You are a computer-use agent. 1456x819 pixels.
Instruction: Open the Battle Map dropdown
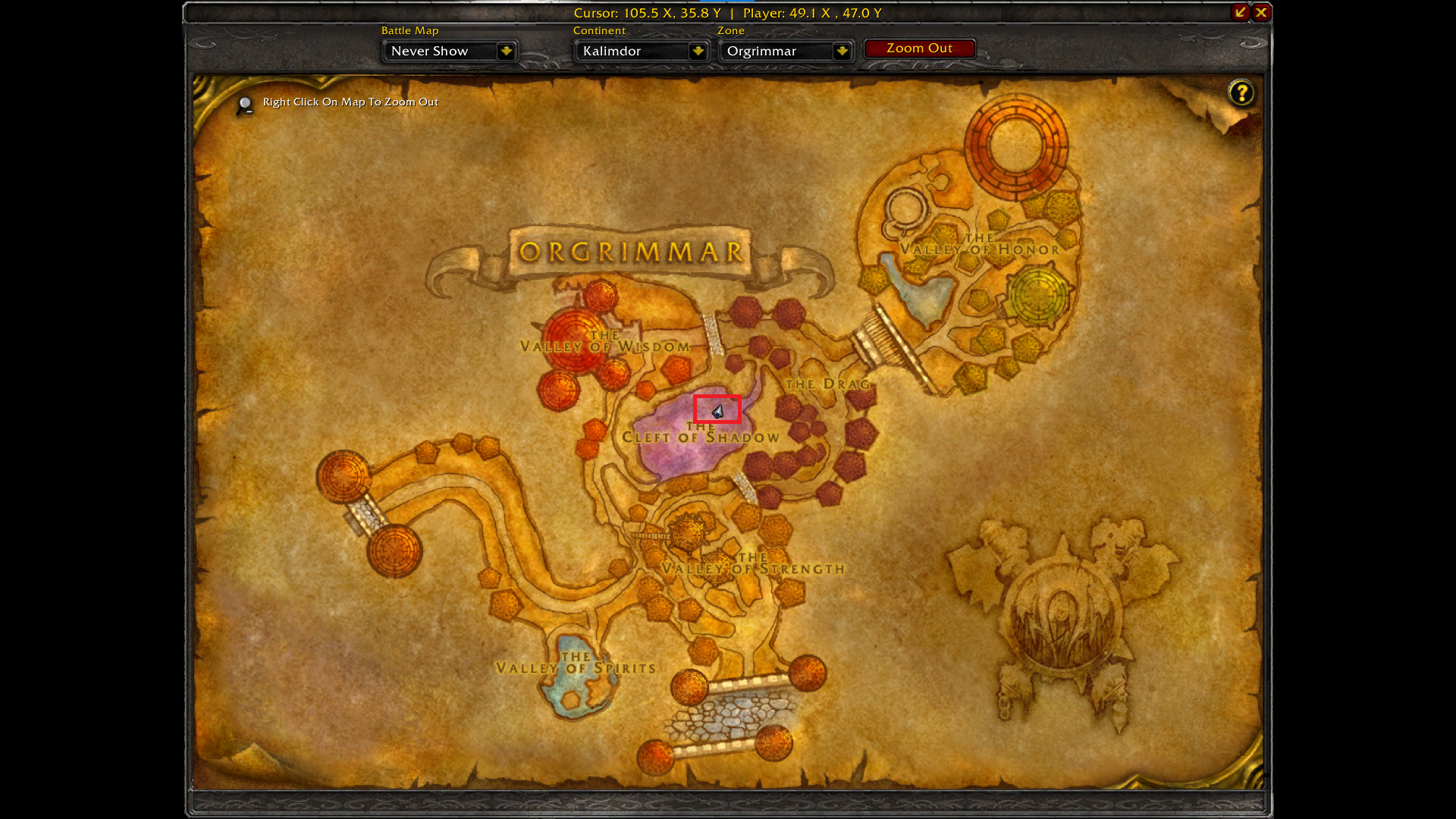coord(506,52)
